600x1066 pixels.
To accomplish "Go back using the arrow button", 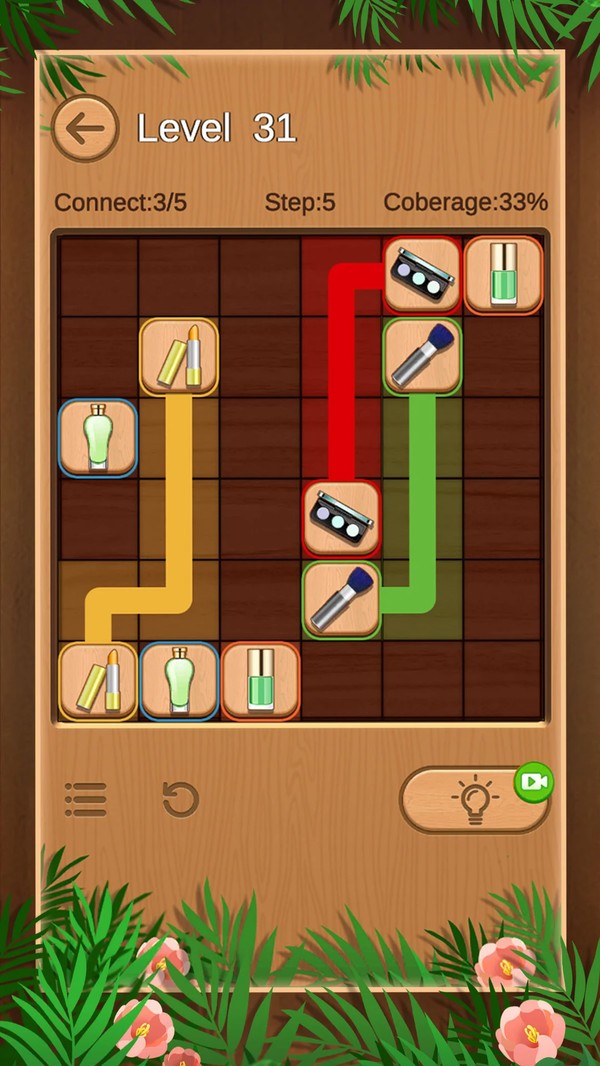I will pos(85,128).
